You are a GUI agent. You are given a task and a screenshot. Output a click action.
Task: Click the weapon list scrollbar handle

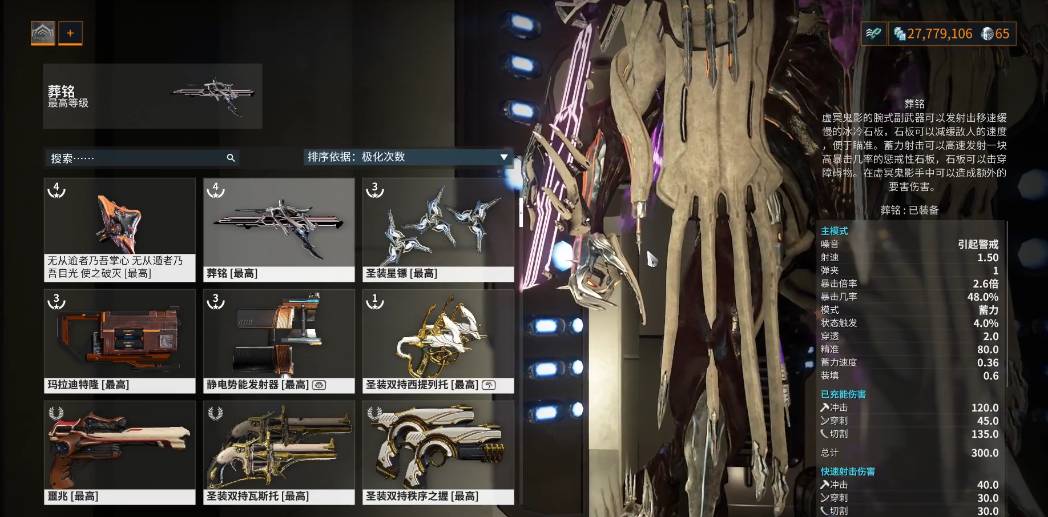point(519,212)
